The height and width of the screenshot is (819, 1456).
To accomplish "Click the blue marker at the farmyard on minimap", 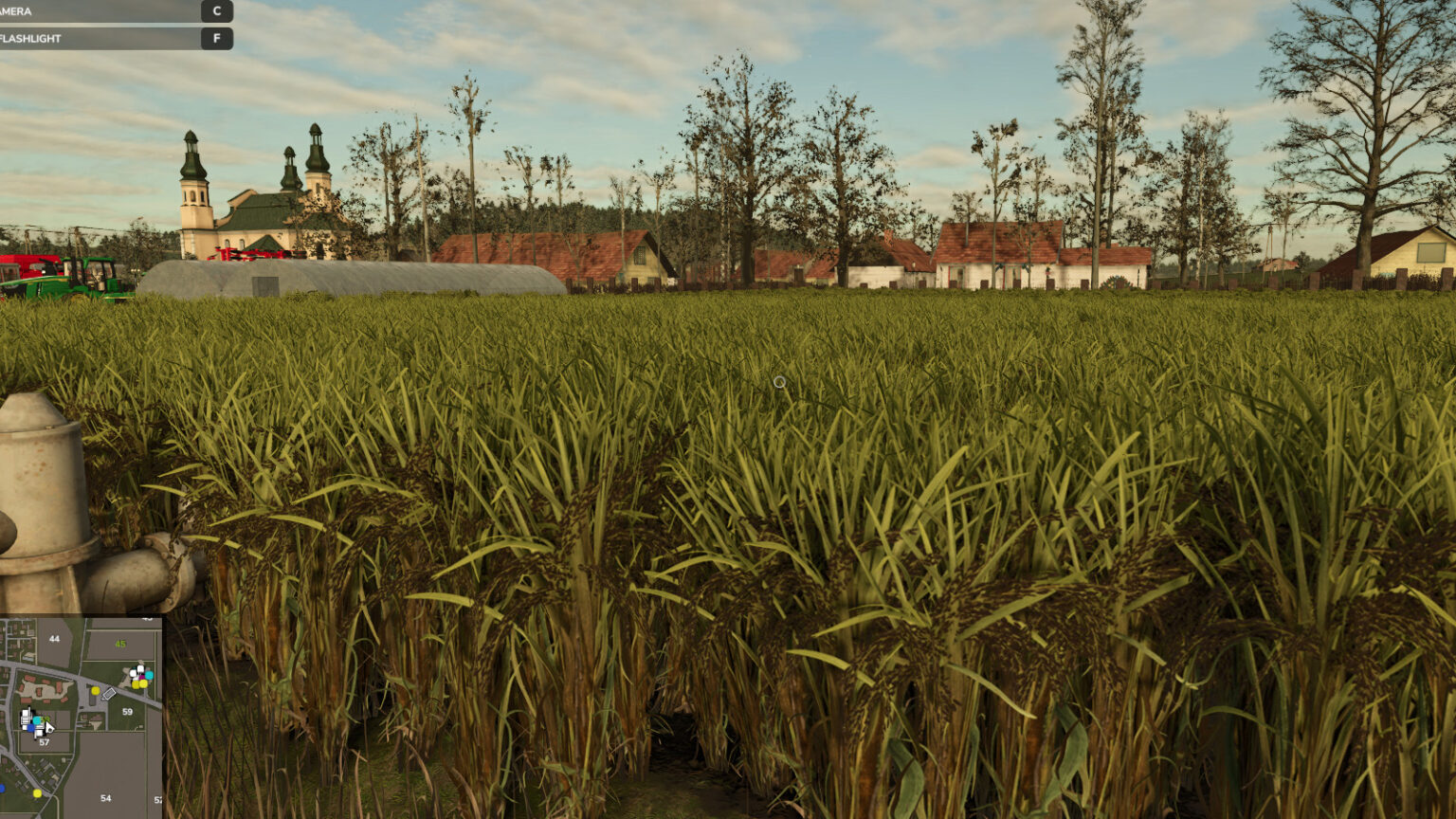I will click(30, 729).
